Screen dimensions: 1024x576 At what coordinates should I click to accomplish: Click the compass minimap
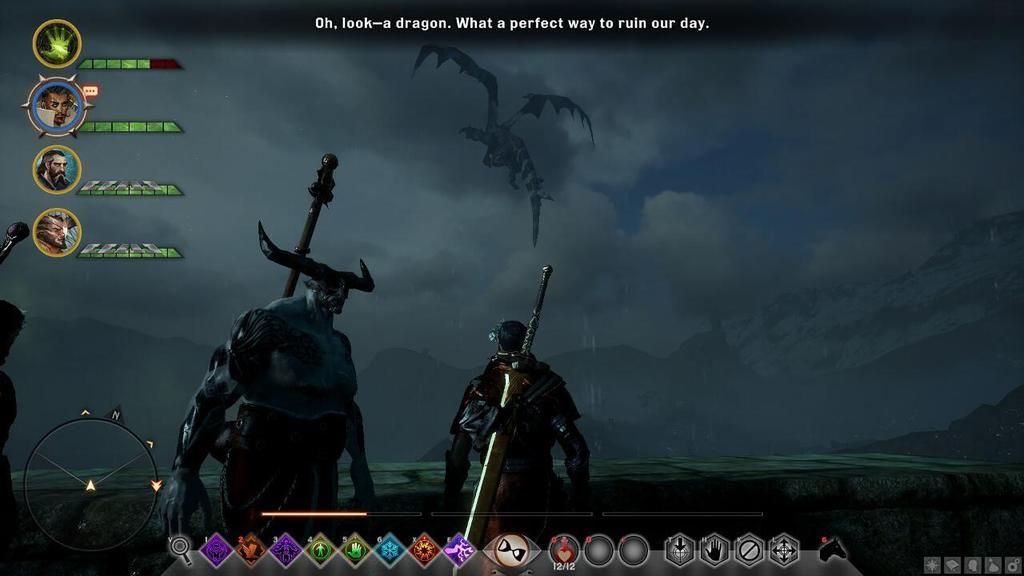pos(90,484)
